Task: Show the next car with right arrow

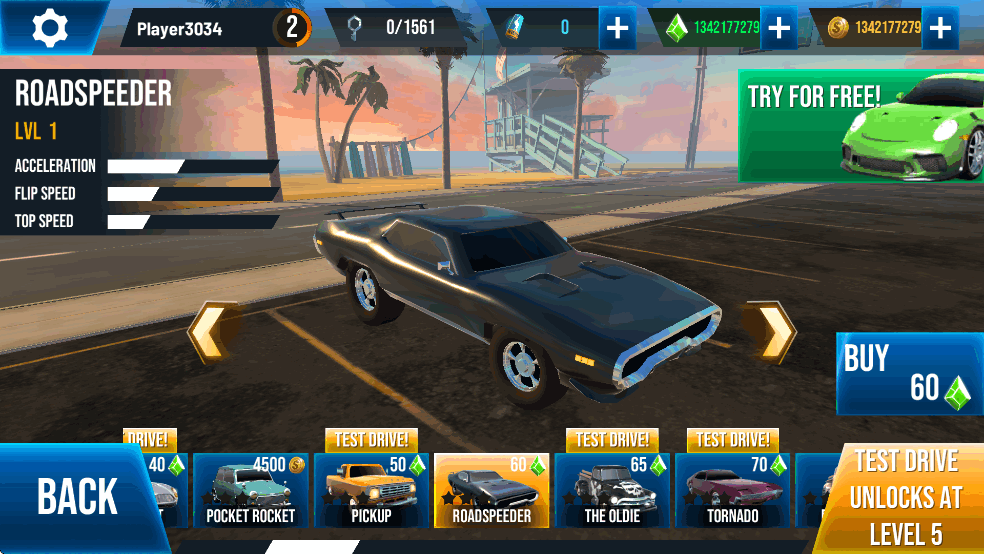Action: tap(770, 332)
